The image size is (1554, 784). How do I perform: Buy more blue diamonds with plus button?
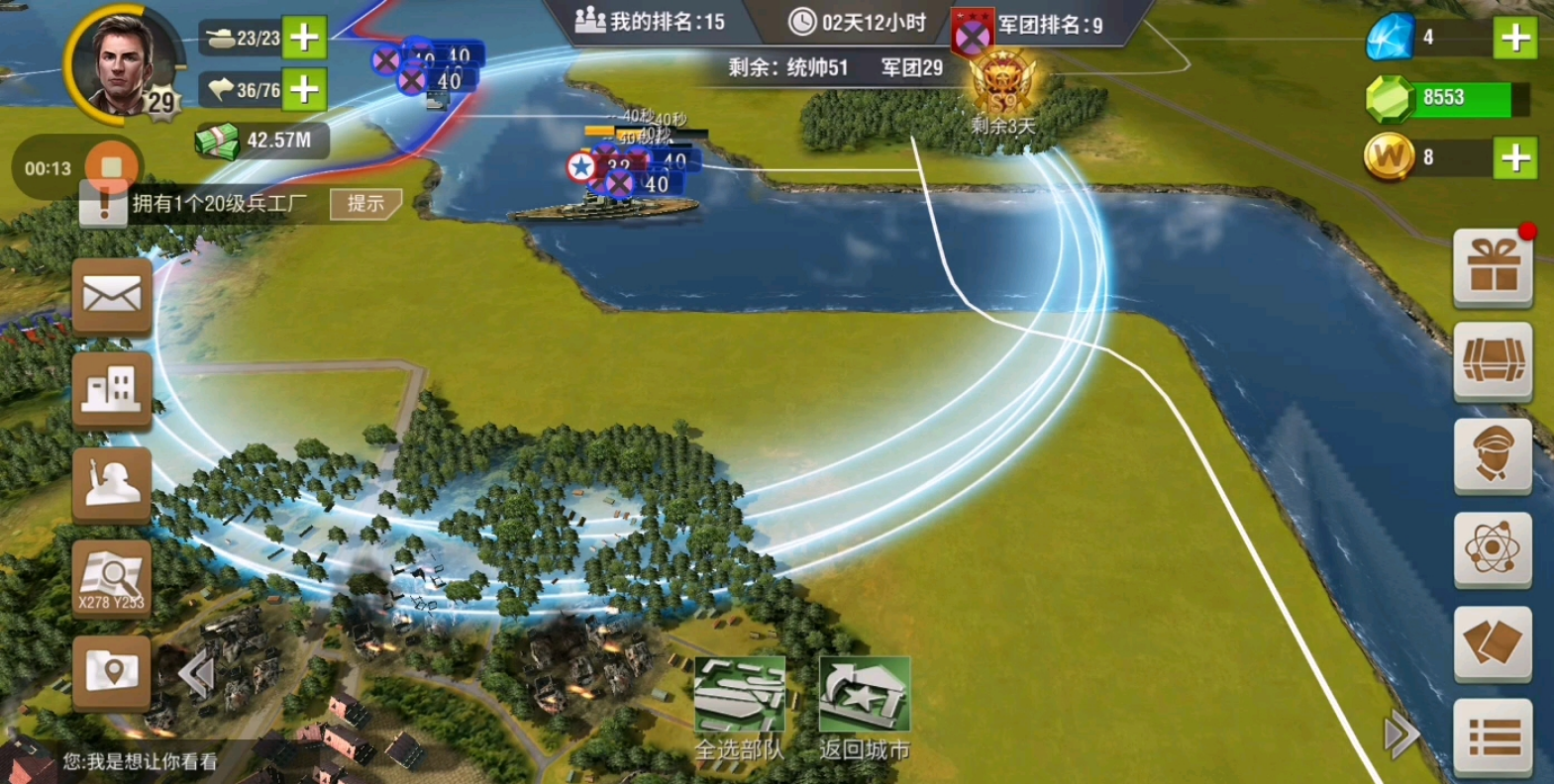pos(1515,38)
